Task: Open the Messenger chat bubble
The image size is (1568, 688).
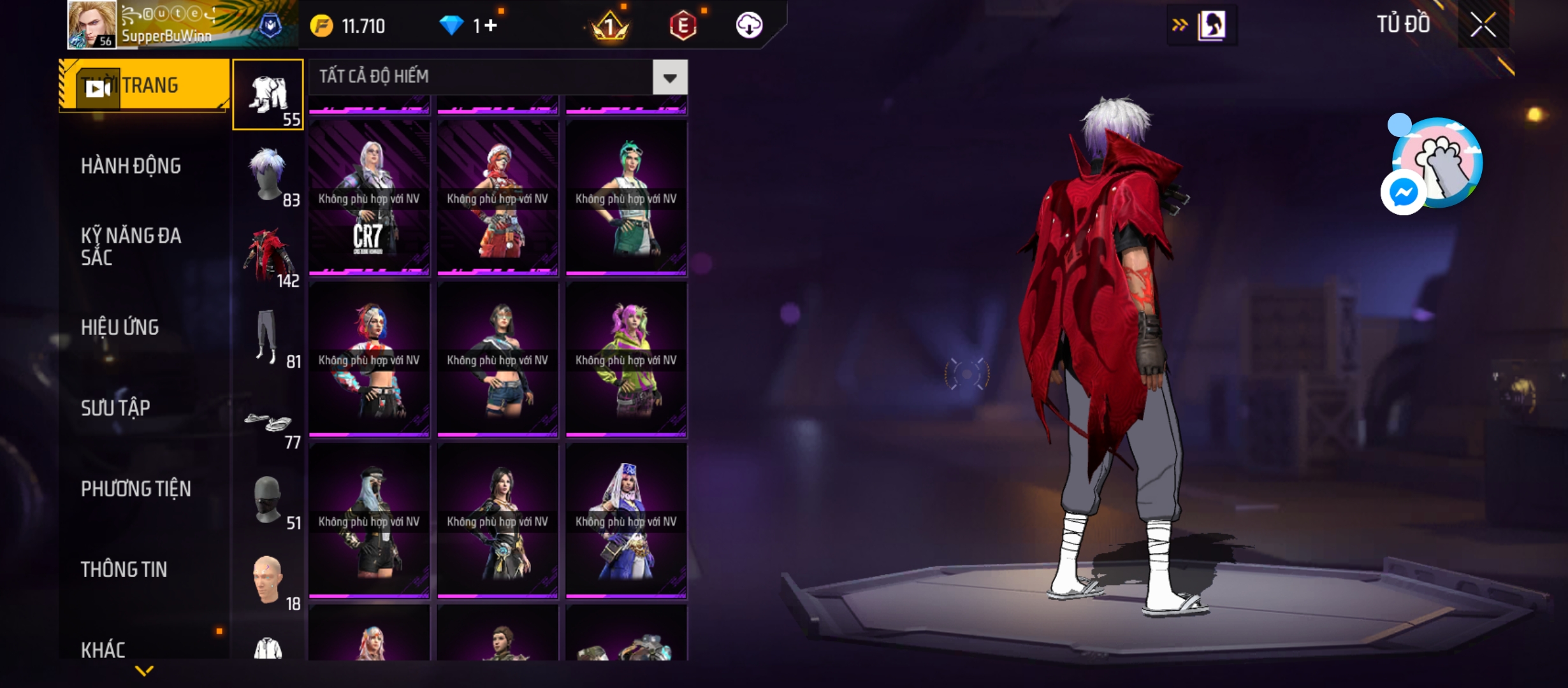Action: [x=1403, y=192]
